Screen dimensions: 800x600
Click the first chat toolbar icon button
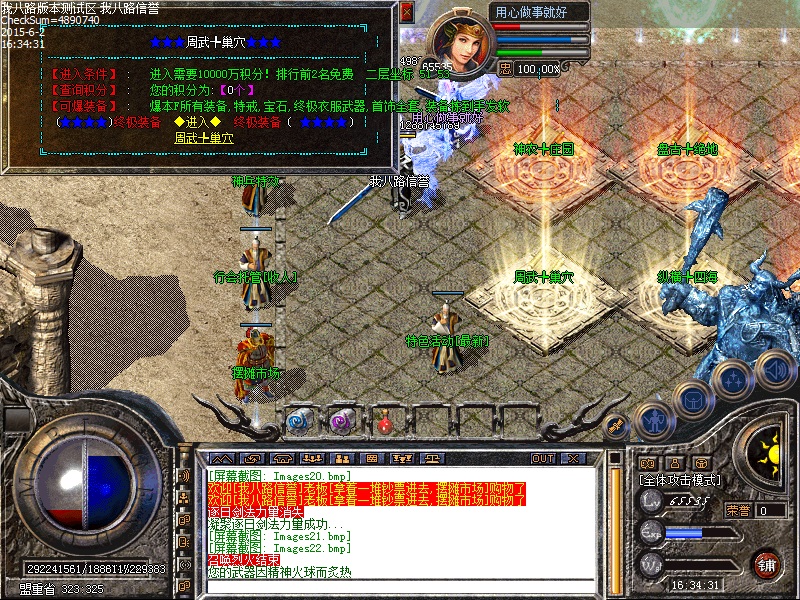click(221, 459)
